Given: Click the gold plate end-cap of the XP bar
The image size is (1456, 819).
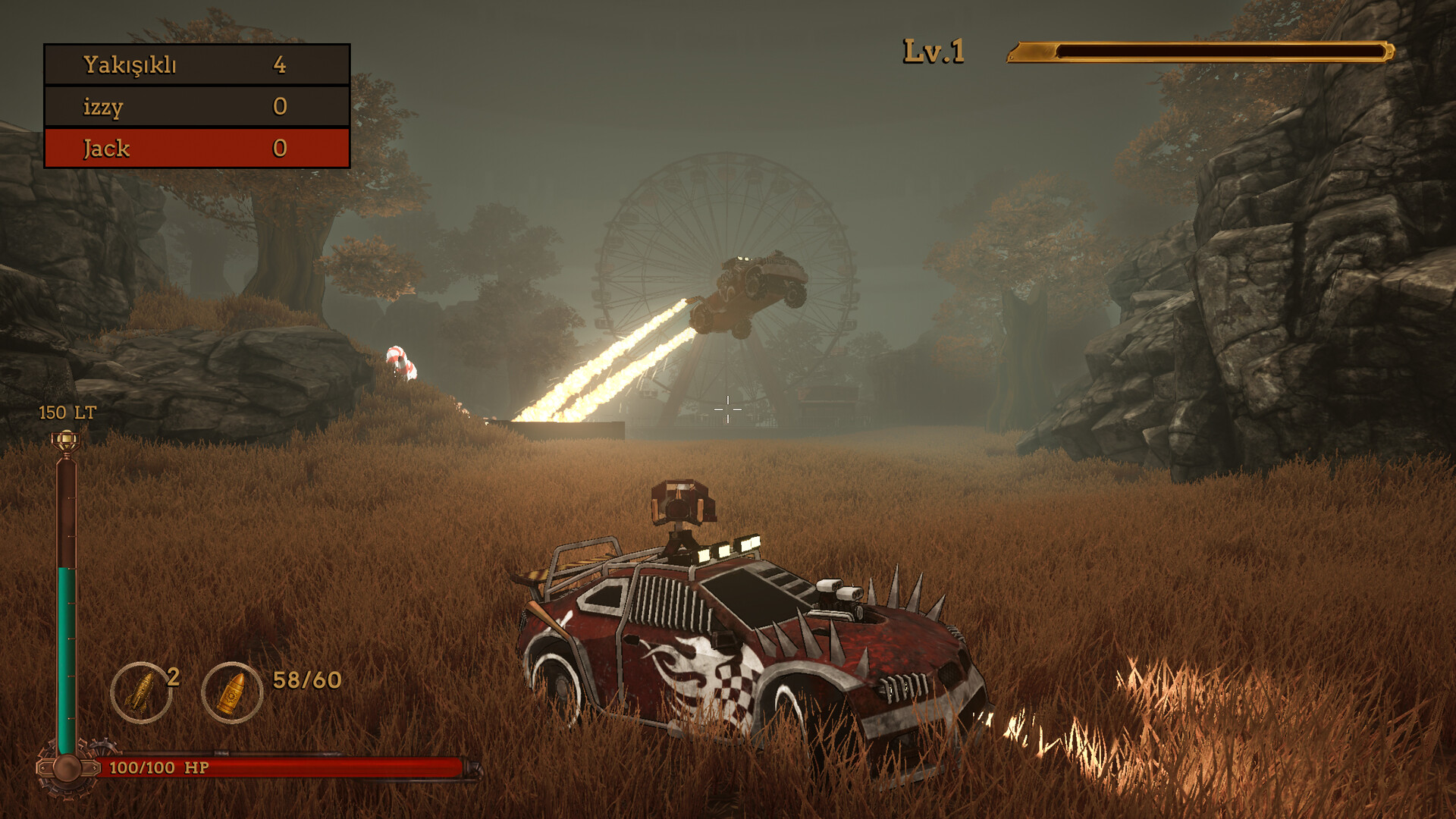Looking at the screenshot, I should pos(1031,52).
